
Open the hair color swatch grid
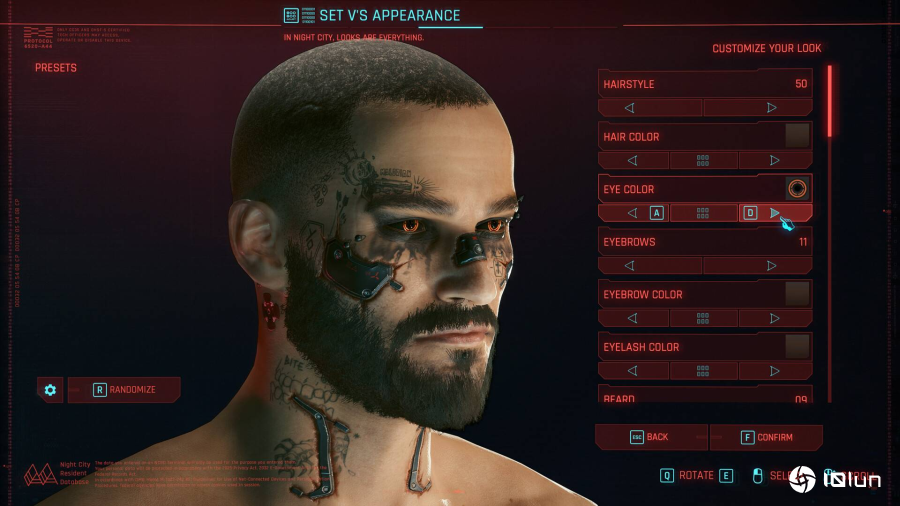[703, 160]
